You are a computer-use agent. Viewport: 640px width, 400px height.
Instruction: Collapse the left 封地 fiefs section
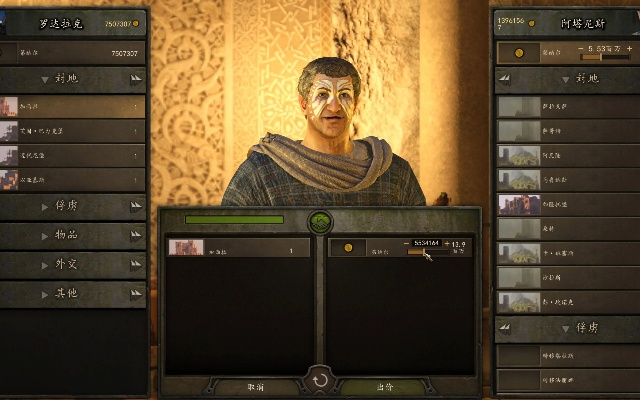73,78
